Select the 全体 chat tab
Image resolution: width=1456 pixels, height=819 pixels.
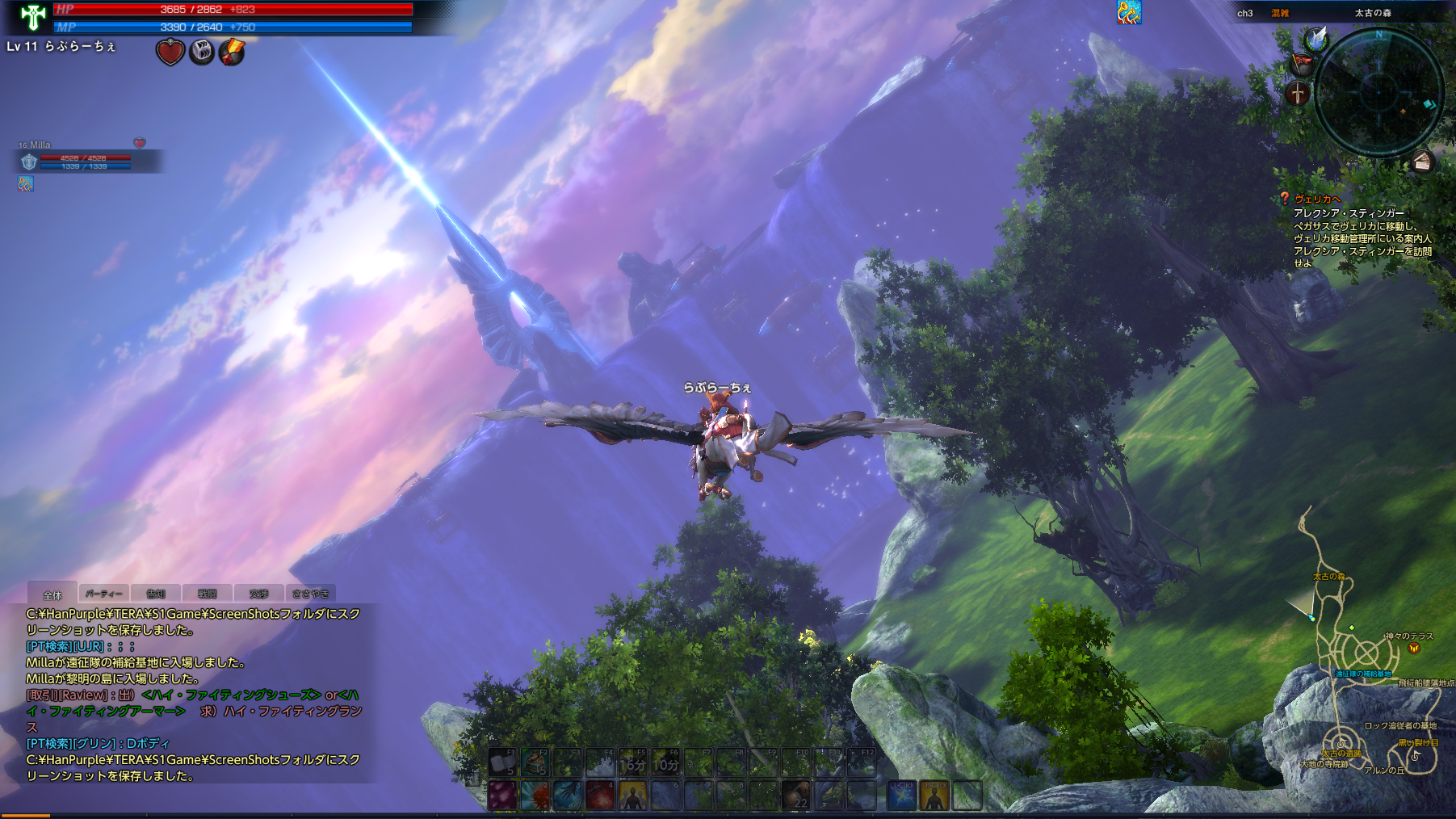pyautogui.click(x=52, y=594)
